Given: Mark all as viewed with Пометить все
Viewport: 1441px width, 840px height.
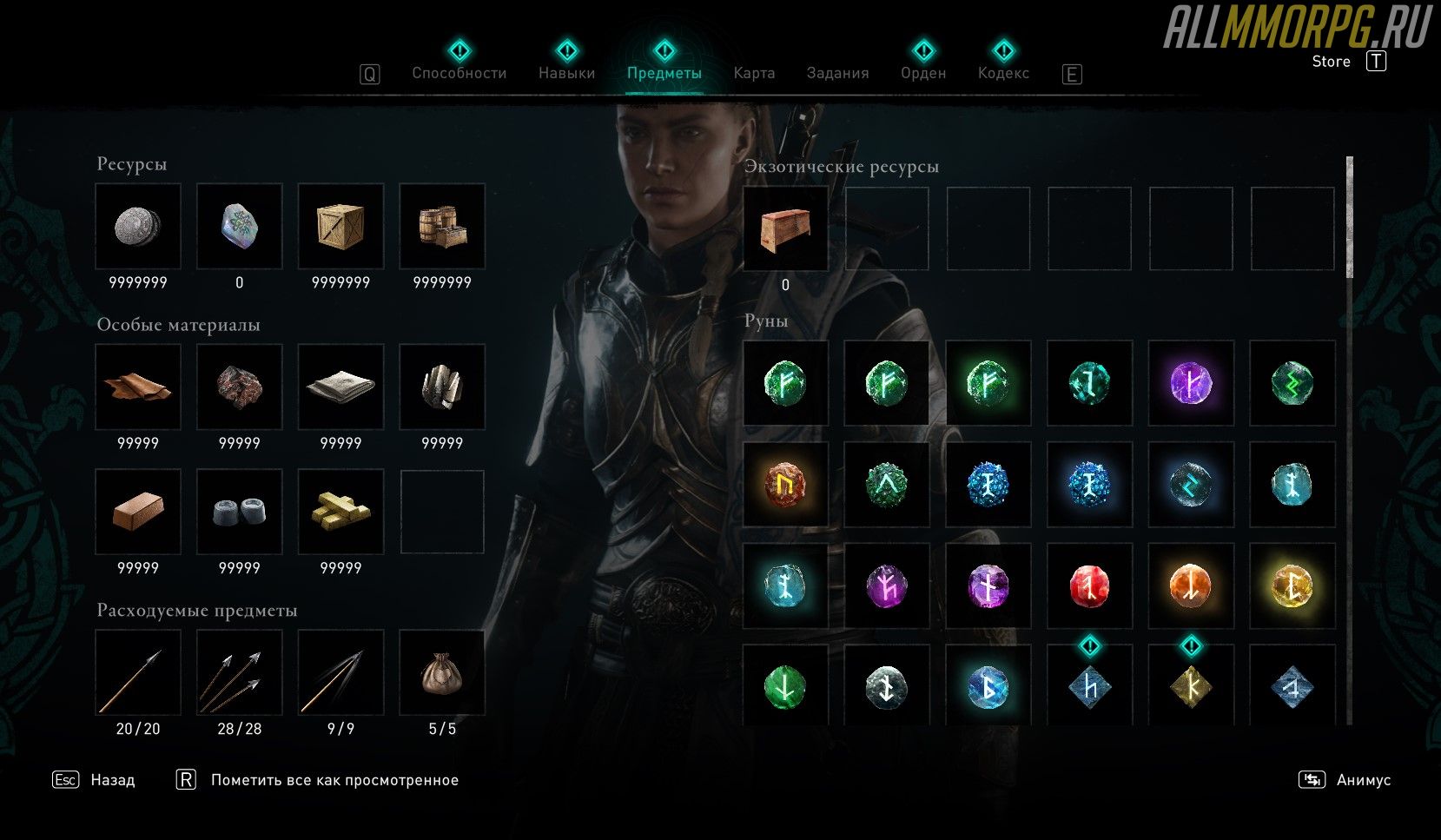Looking at the screenshot, I should [334, 780].
